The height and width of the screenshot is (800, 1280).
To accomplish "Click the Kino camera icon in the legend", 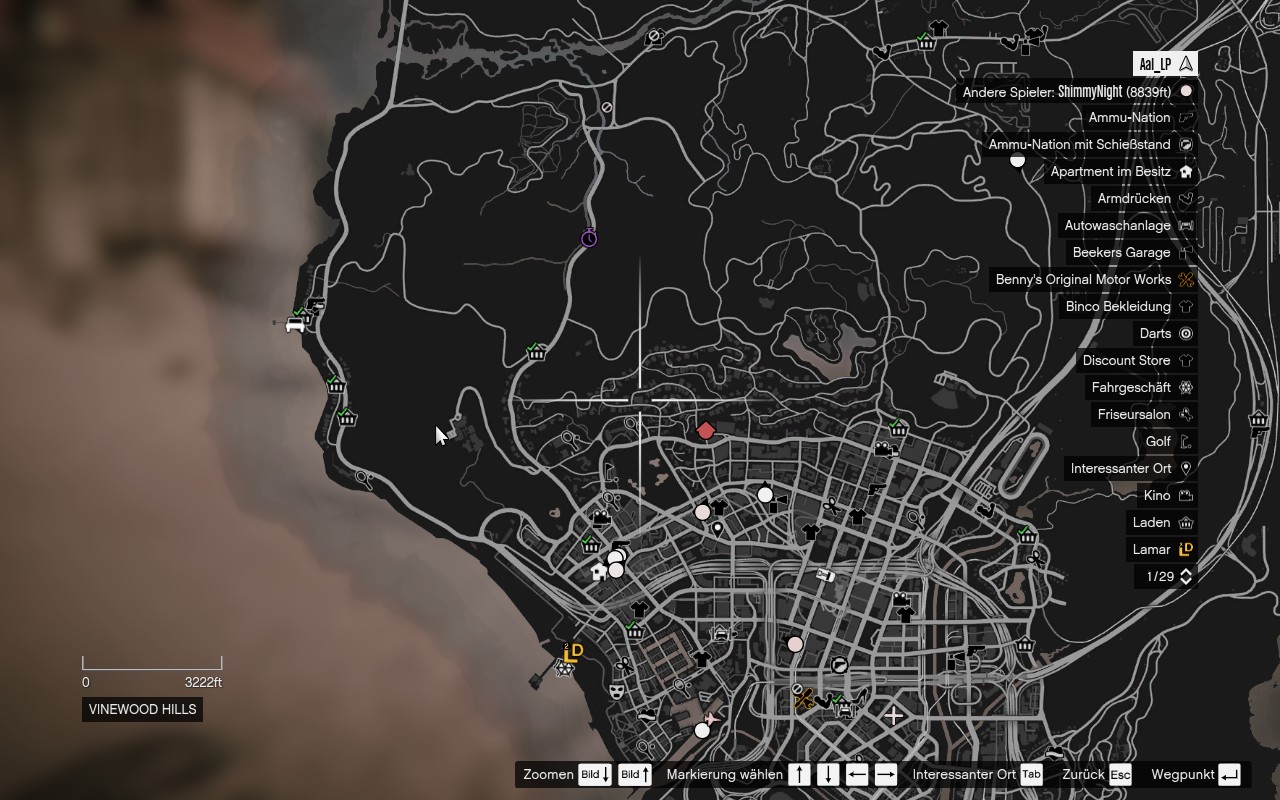I will tap(1188, 495).
